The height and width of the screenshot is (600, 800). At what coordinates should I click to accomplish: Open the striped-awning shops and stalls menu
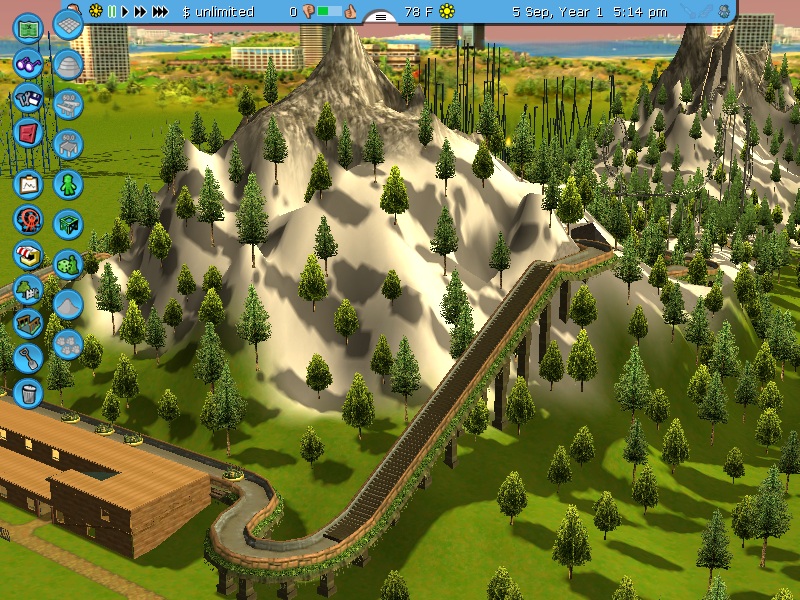tap(29, 254)
